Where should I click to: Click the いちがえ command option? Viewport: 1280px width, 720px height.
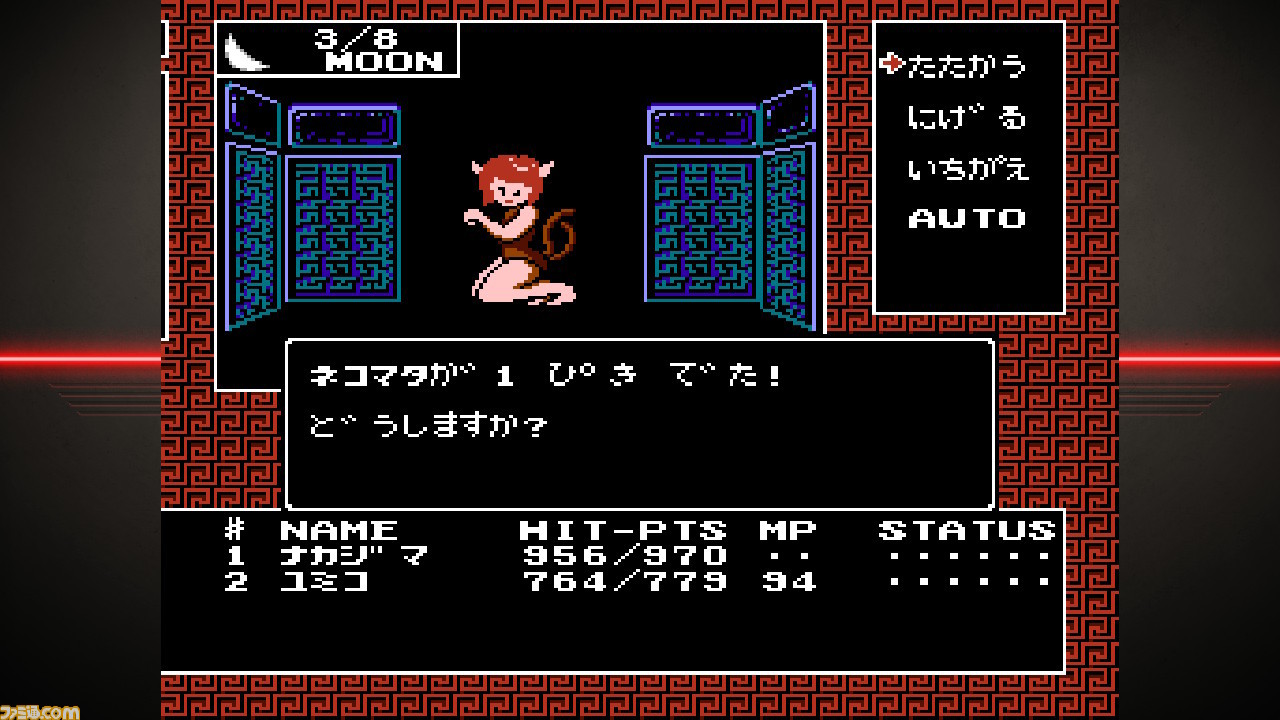968,167
